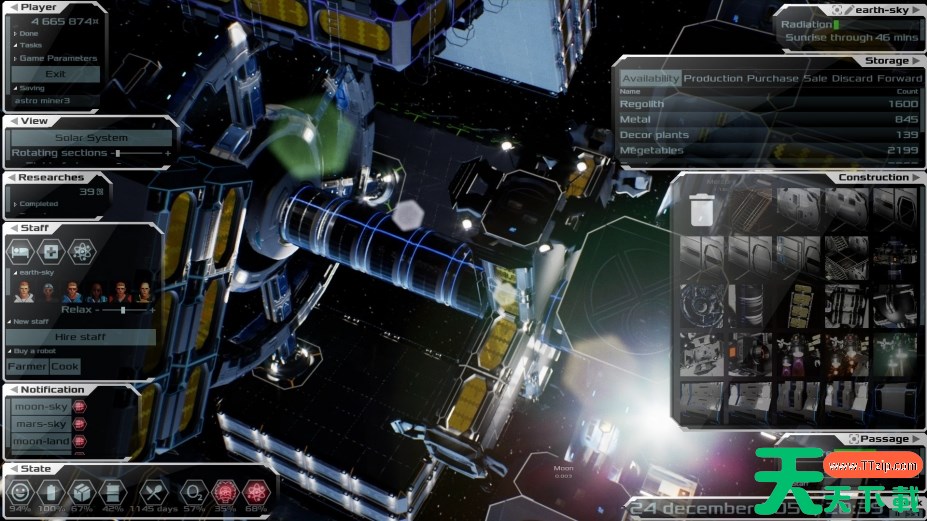
Task: Adjust the Rotating sections slider
Action: (117, 153)
